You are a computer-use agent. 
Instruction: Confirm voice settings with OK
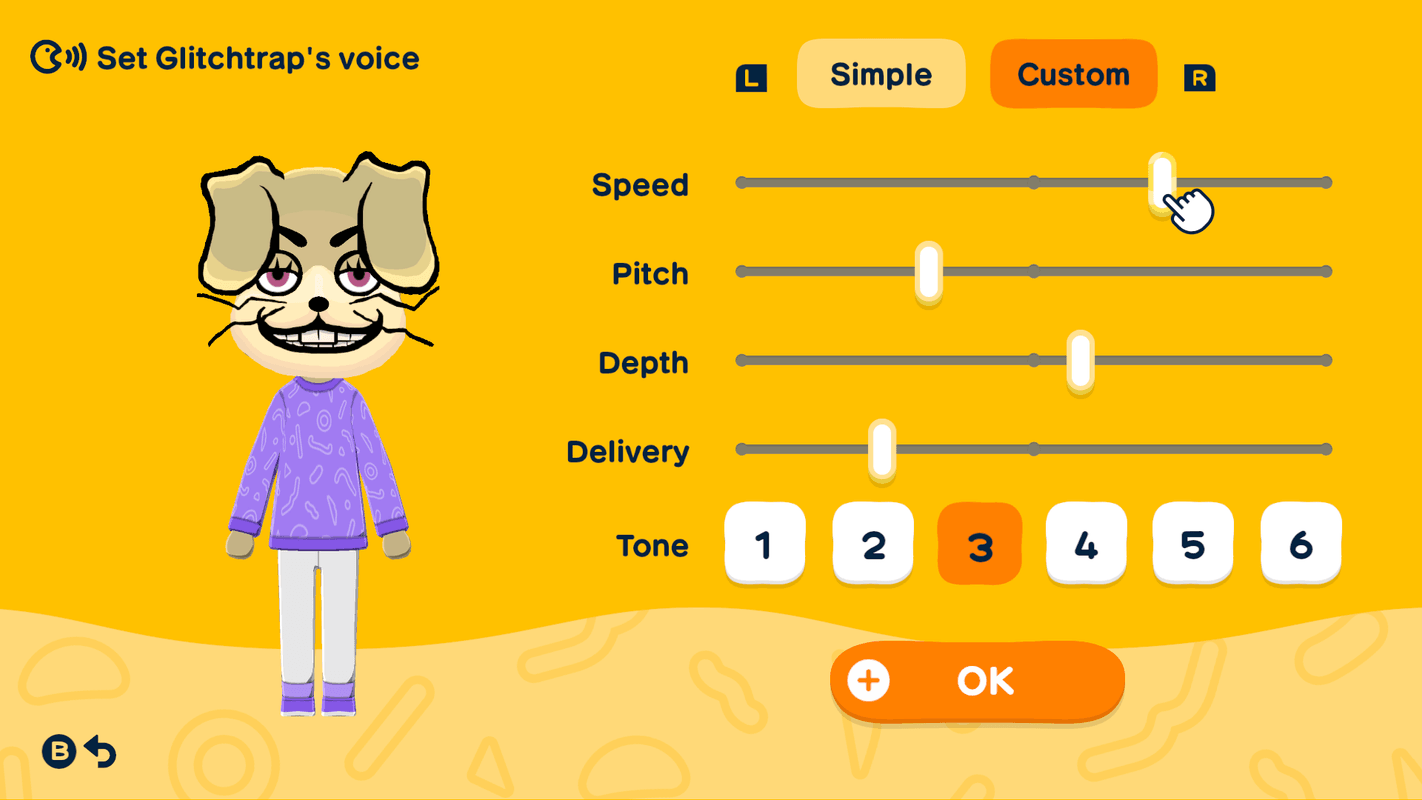pyautogui.click(x=985, y=680)
